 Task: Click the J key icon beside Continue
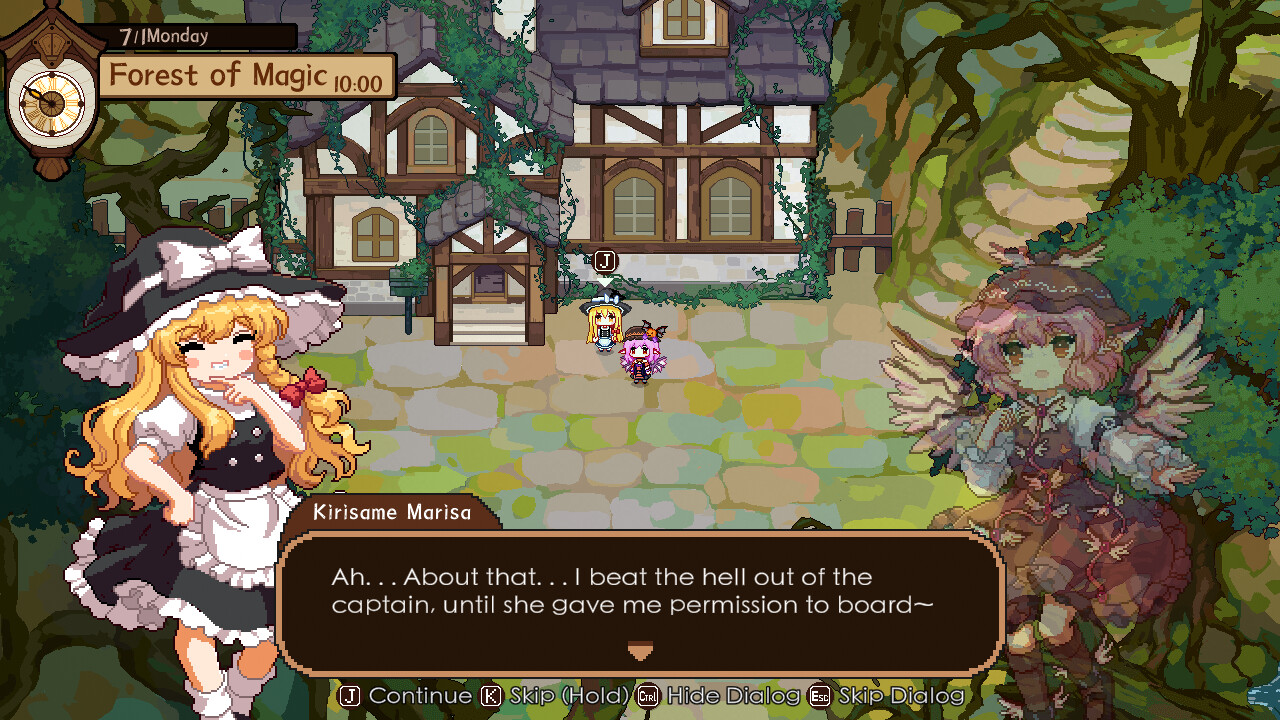tap(351, 695)
